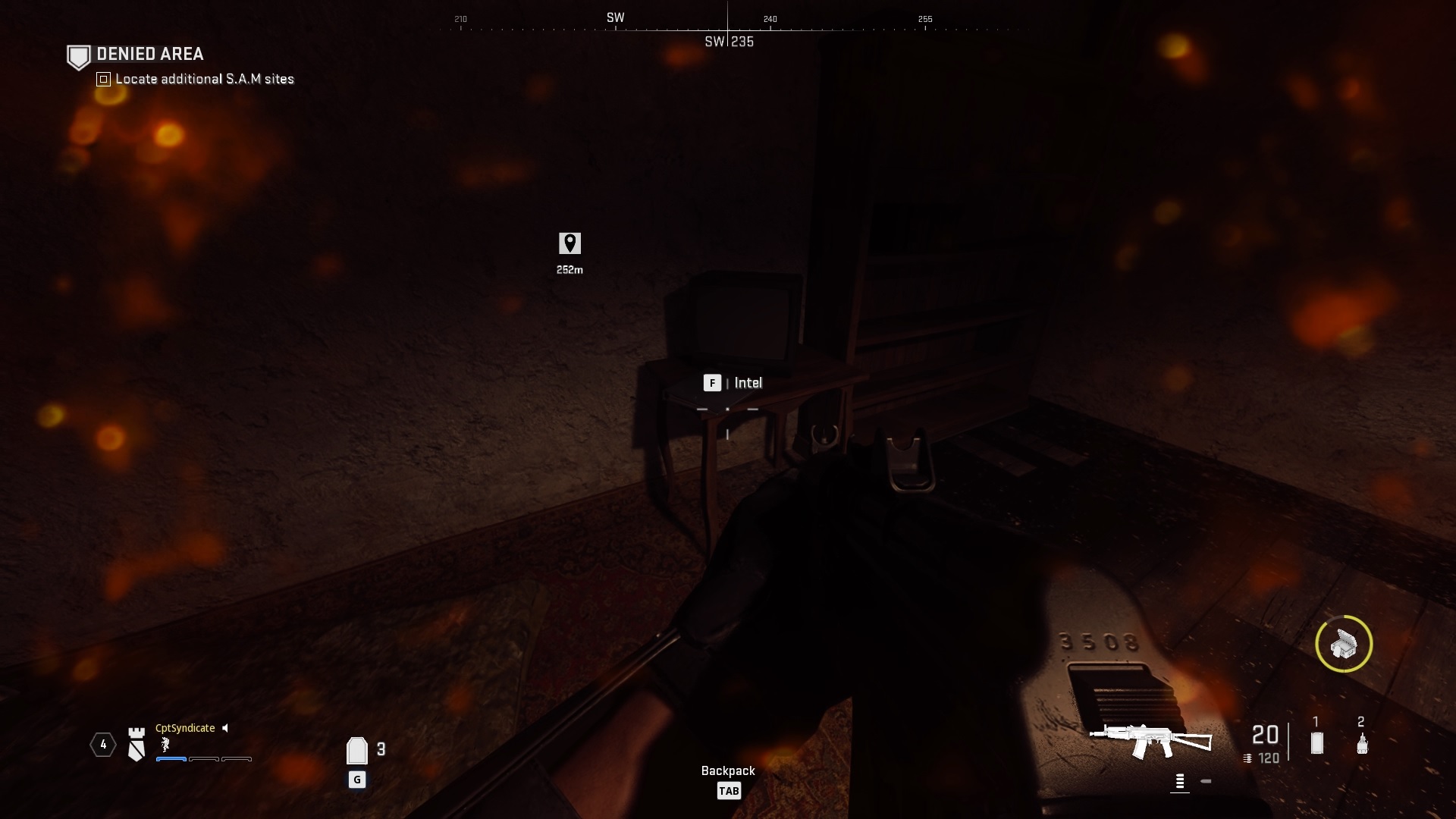Select the tactical stim icon in slot 1
The height and width of the screenshot is (819, 1456).
click(1316, 742)
